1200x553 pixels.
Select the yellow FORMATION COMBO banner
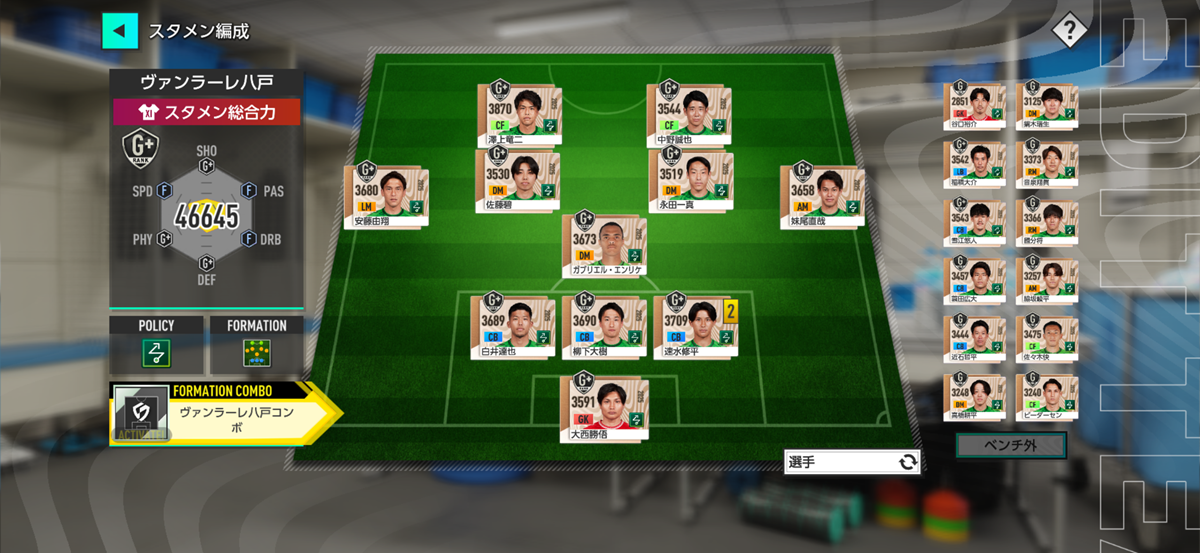coord(224,412)
